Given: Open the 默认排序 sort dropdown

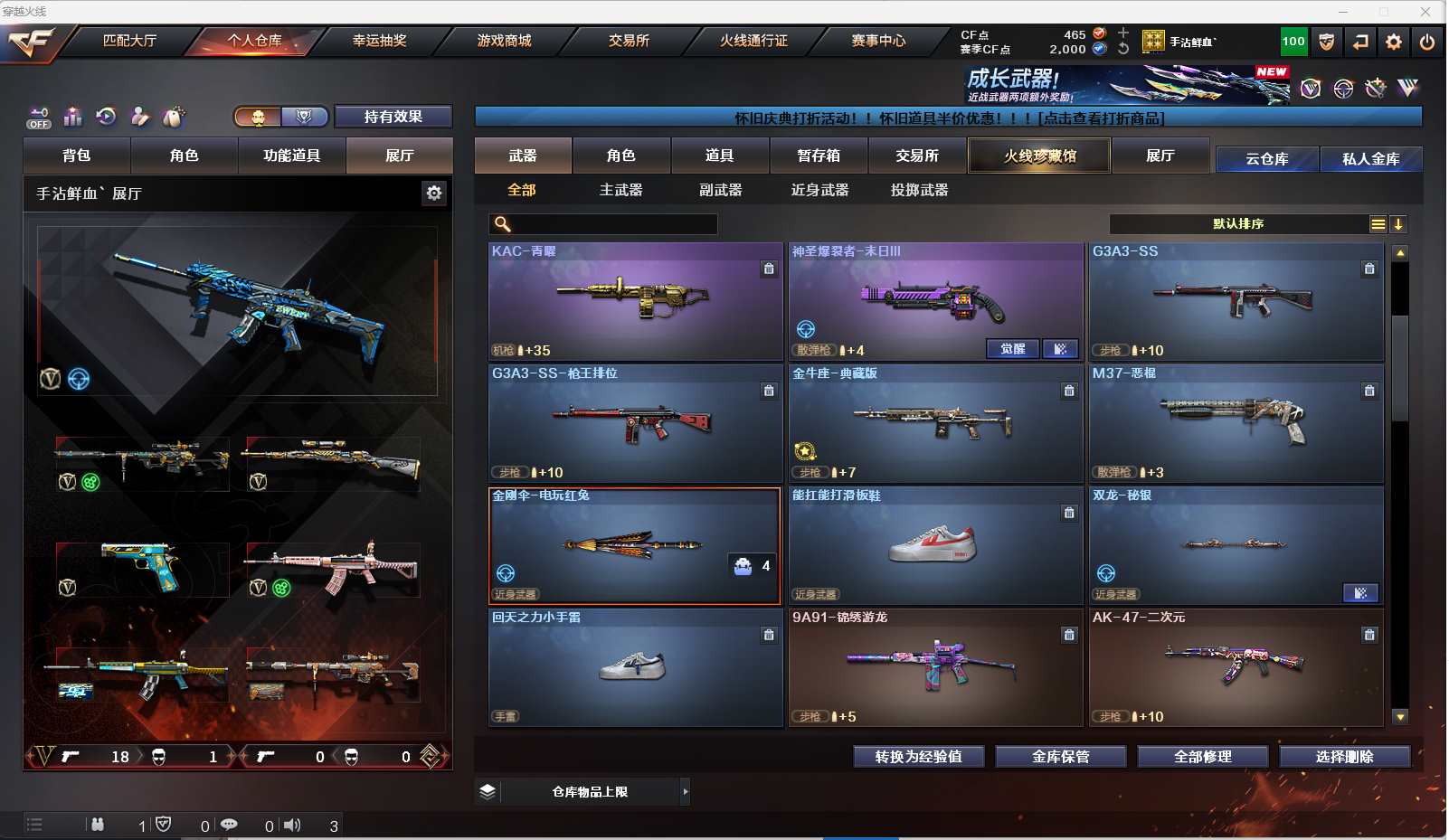Looking at the screenshot, I should (1238, 224).
